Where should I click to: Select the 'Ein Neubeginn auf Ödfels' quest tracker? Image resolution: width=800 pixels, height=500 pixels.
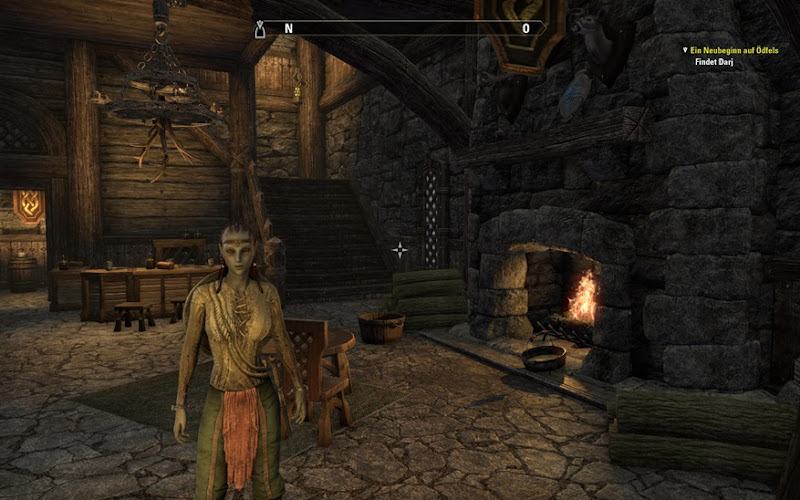(736, 49)
